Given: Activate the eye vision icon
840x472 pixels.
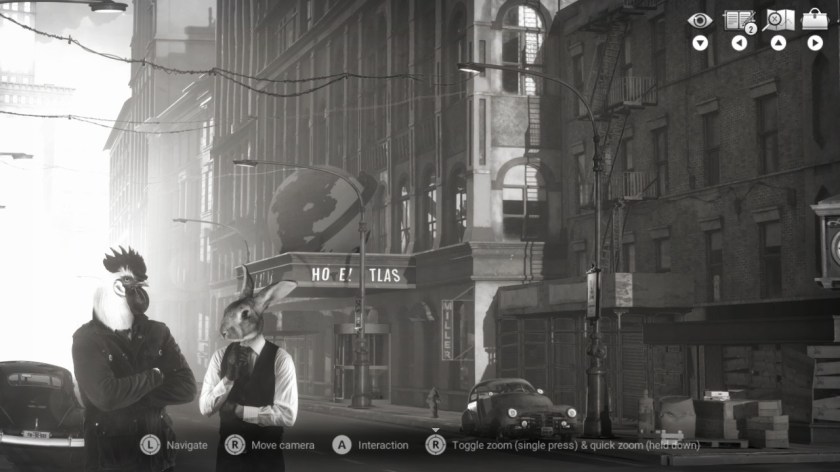Looking at the screenshot, I should pyautogui.click(x=700, y=20).
